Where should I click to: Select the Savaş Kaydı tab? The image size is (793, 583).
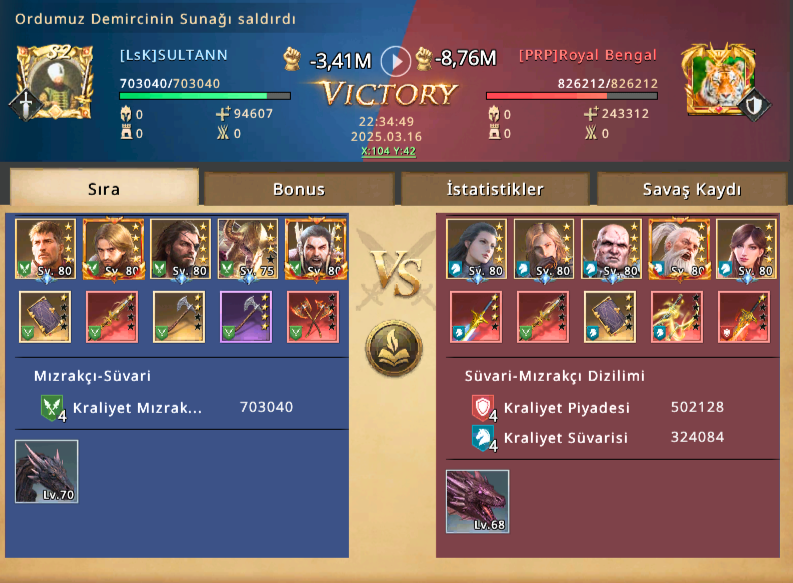point(691,189)
